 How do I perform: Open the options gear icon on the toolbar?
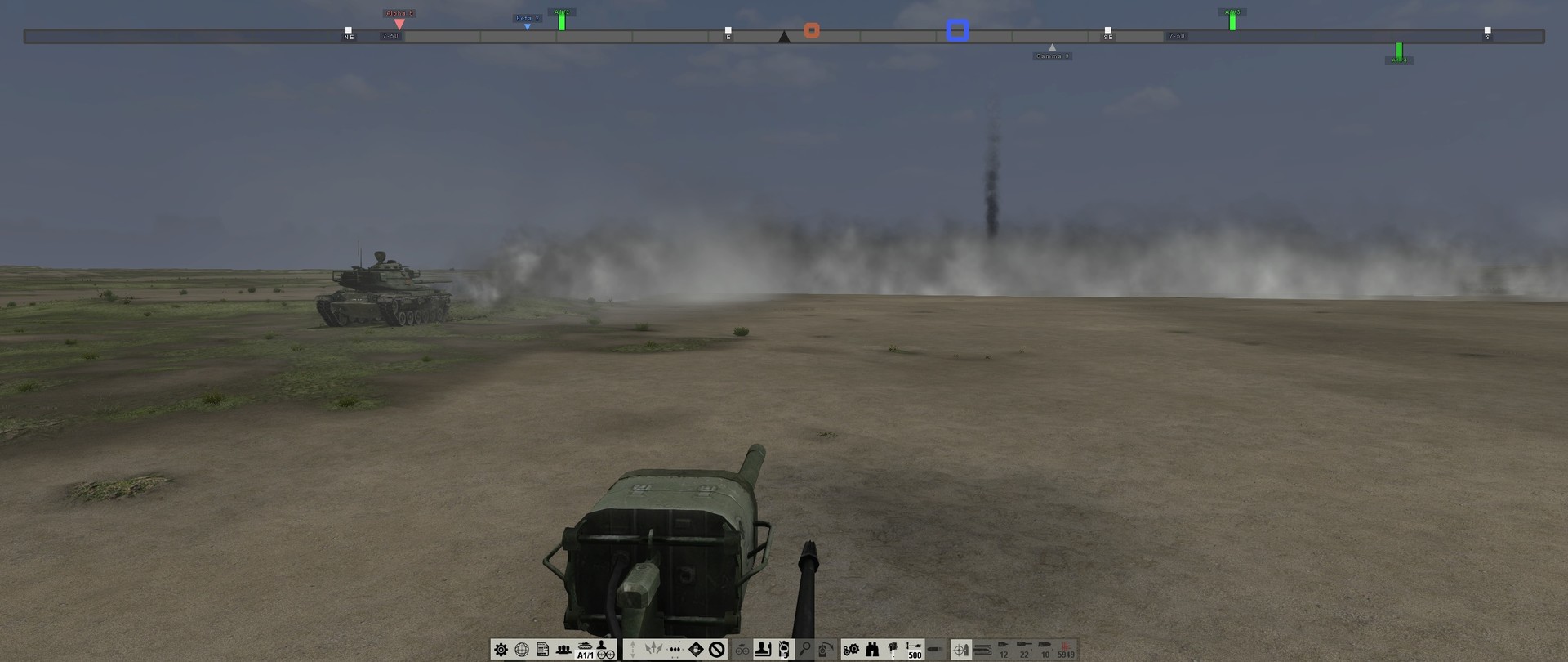(x=501, y=650)
